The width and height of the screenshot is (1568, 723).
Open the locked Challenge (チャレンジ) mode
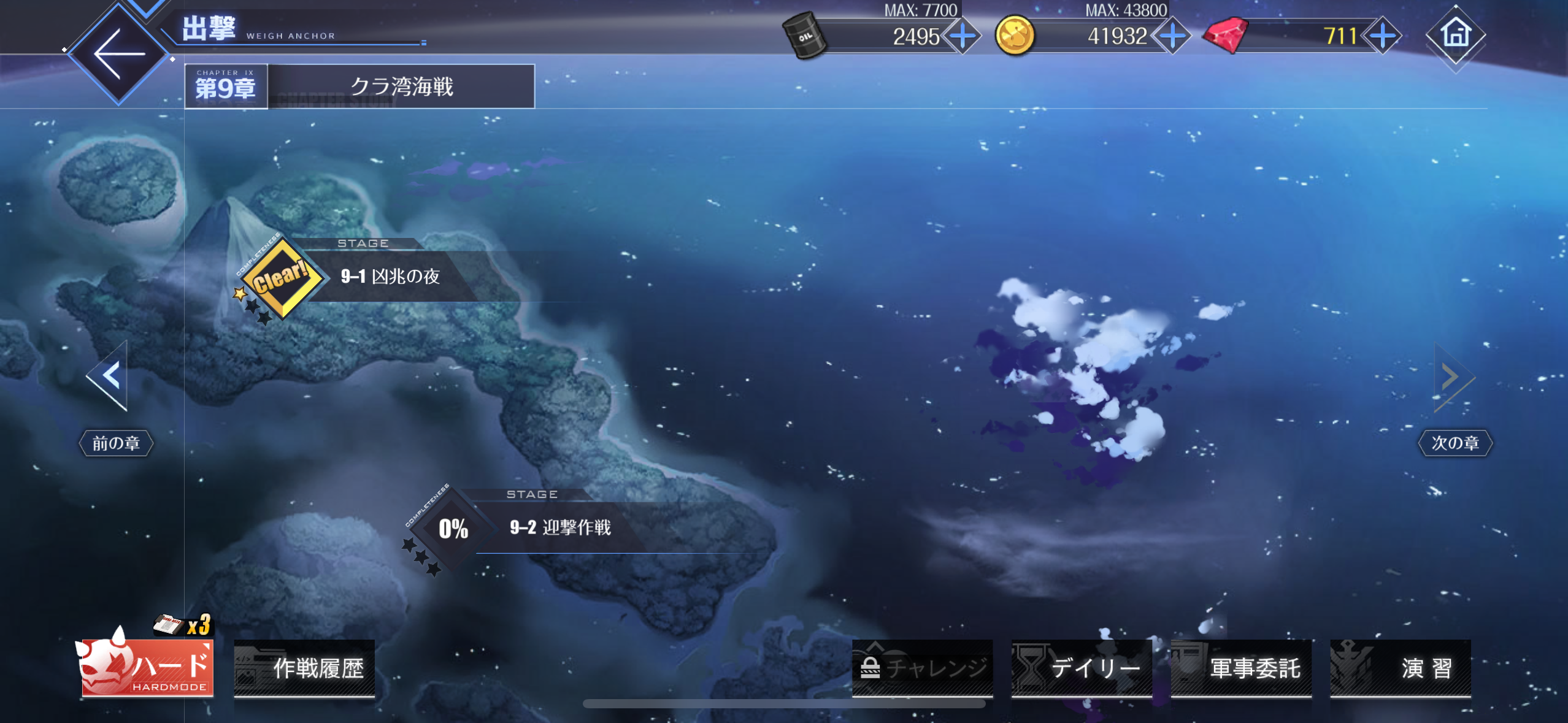[922, 668]
